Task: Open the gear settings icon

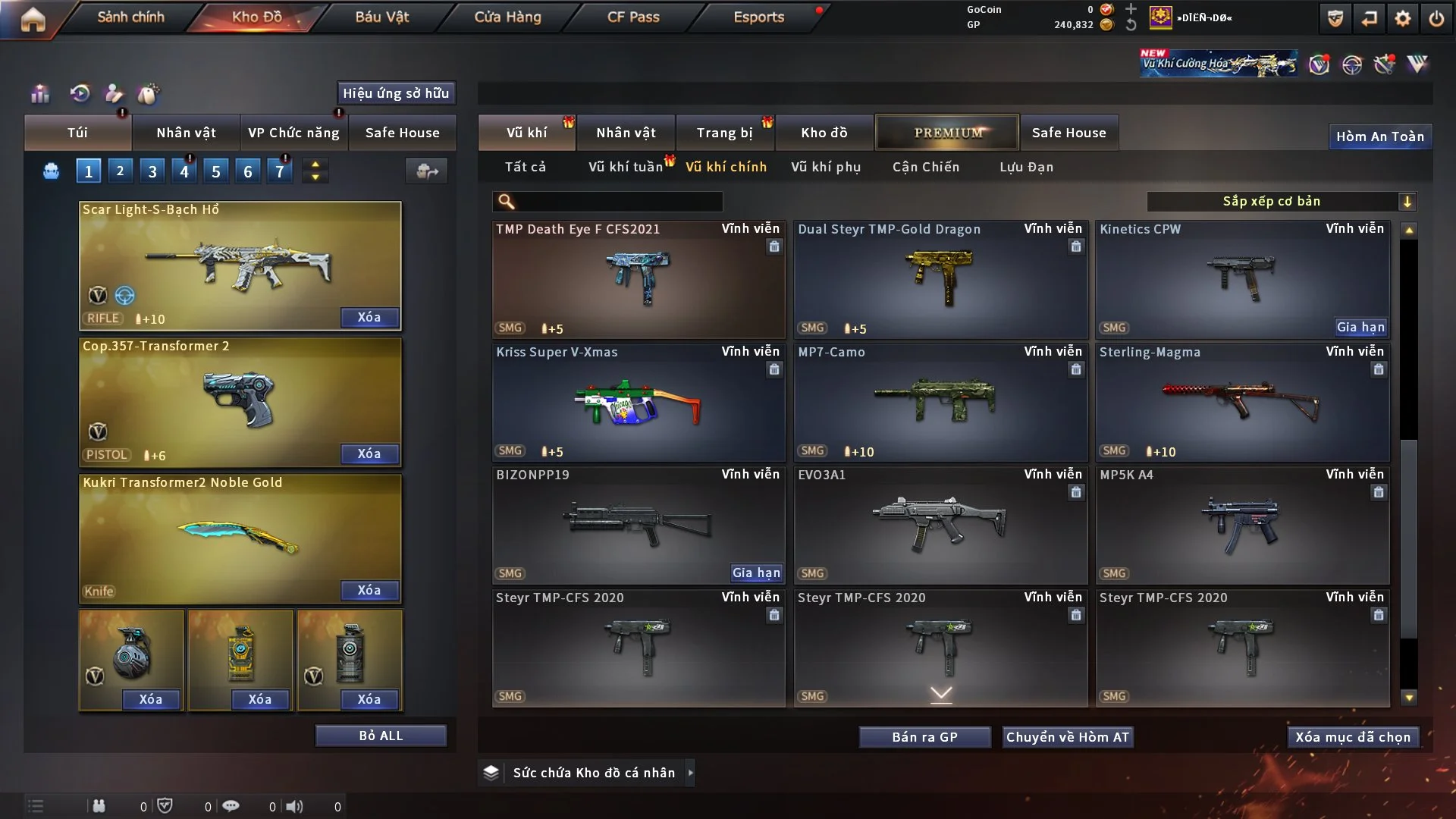Action: point(1403,18)
